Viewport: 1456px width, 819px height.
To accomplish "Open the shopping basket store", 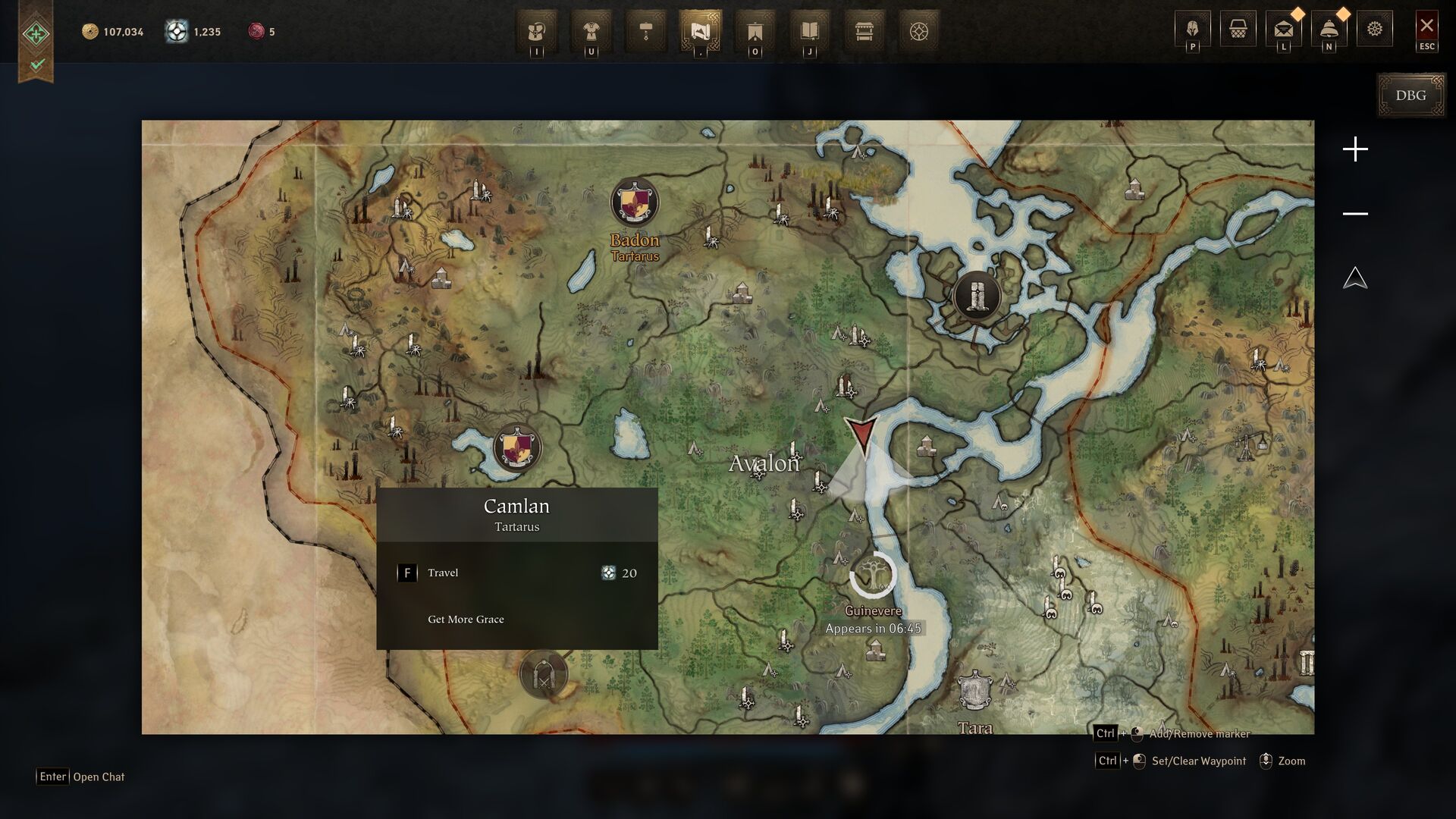I will [1238, 29].
